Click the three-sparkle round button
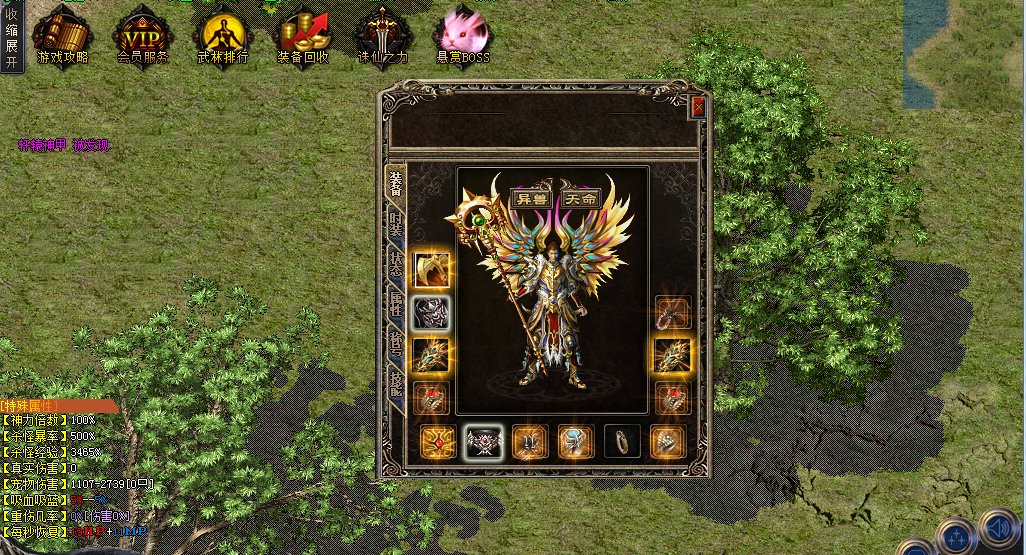This screenshot has height=555, width=1026. pyautogui.click(x=954, y=536)
